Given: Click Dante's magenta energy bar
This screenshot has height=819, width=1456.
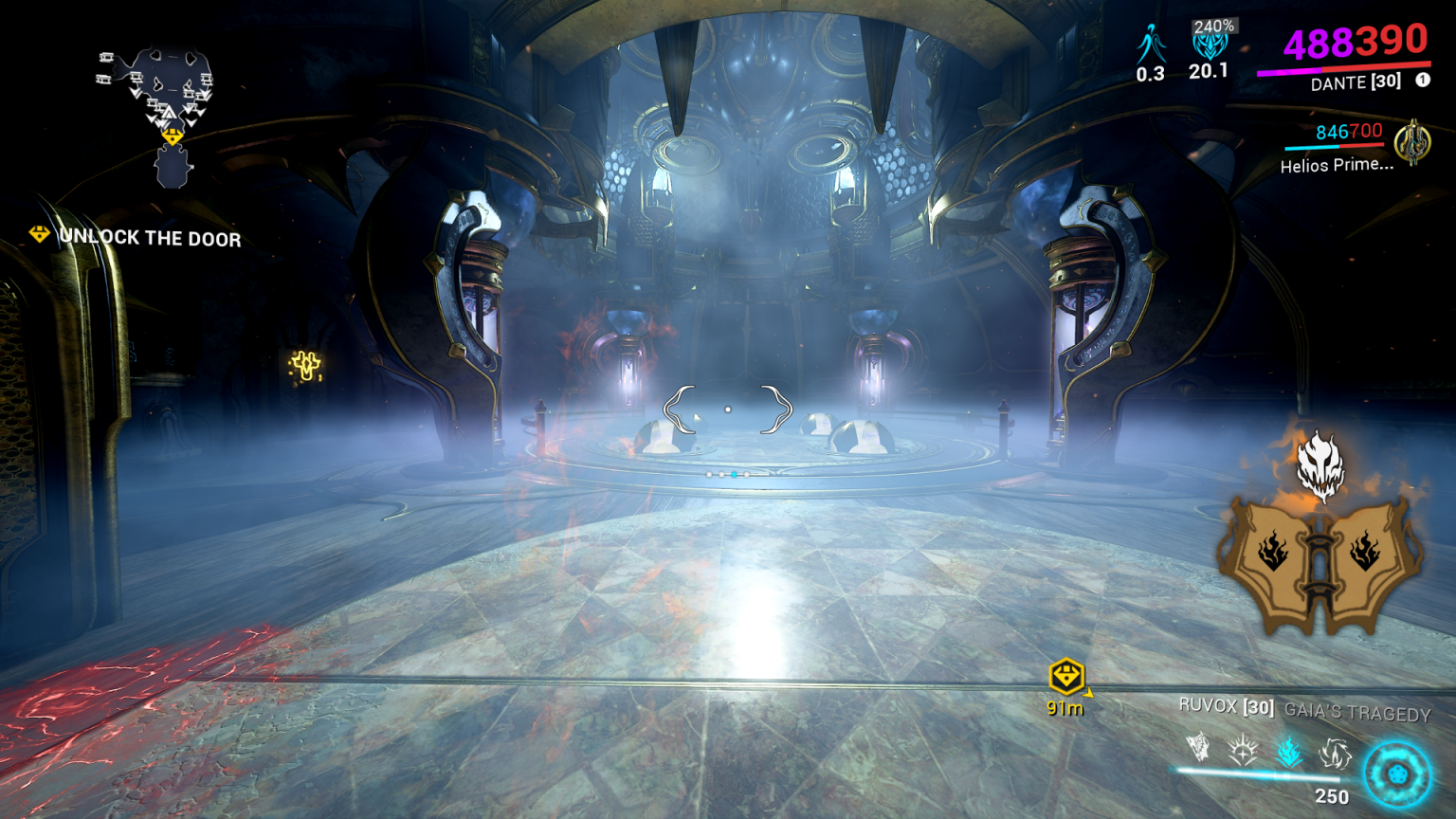Looking at the screenshot, I should pos(1289,73).
